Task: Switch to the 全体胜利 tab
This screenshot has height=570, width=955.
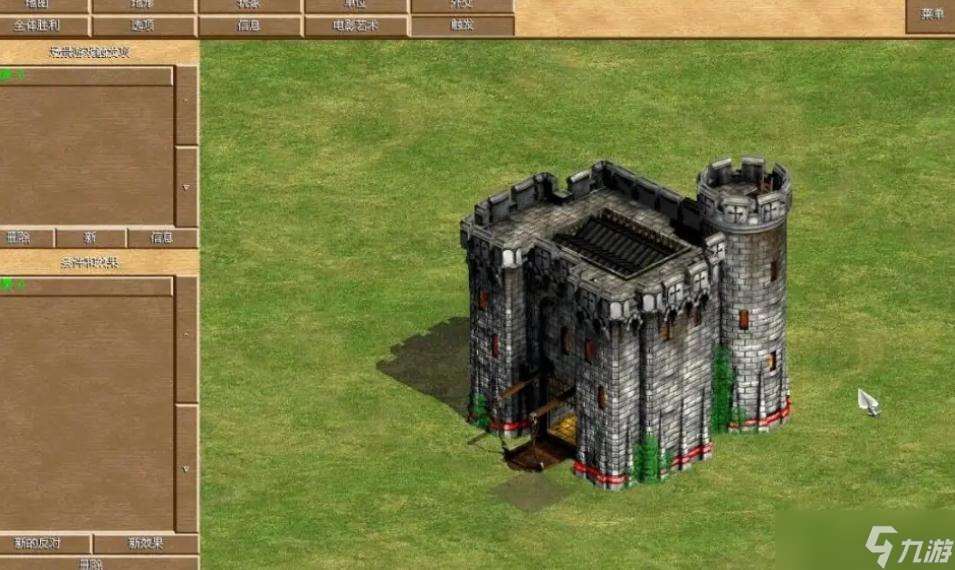Action: pos(44,26)
